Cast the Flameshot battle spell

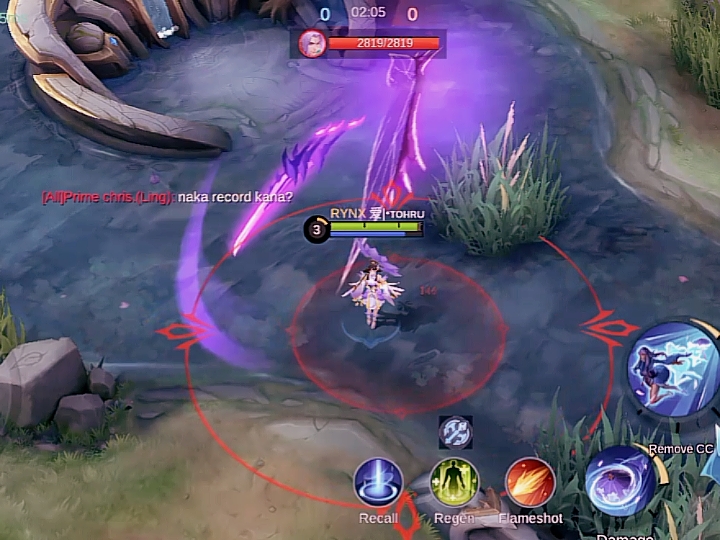[x=530, y=482]
